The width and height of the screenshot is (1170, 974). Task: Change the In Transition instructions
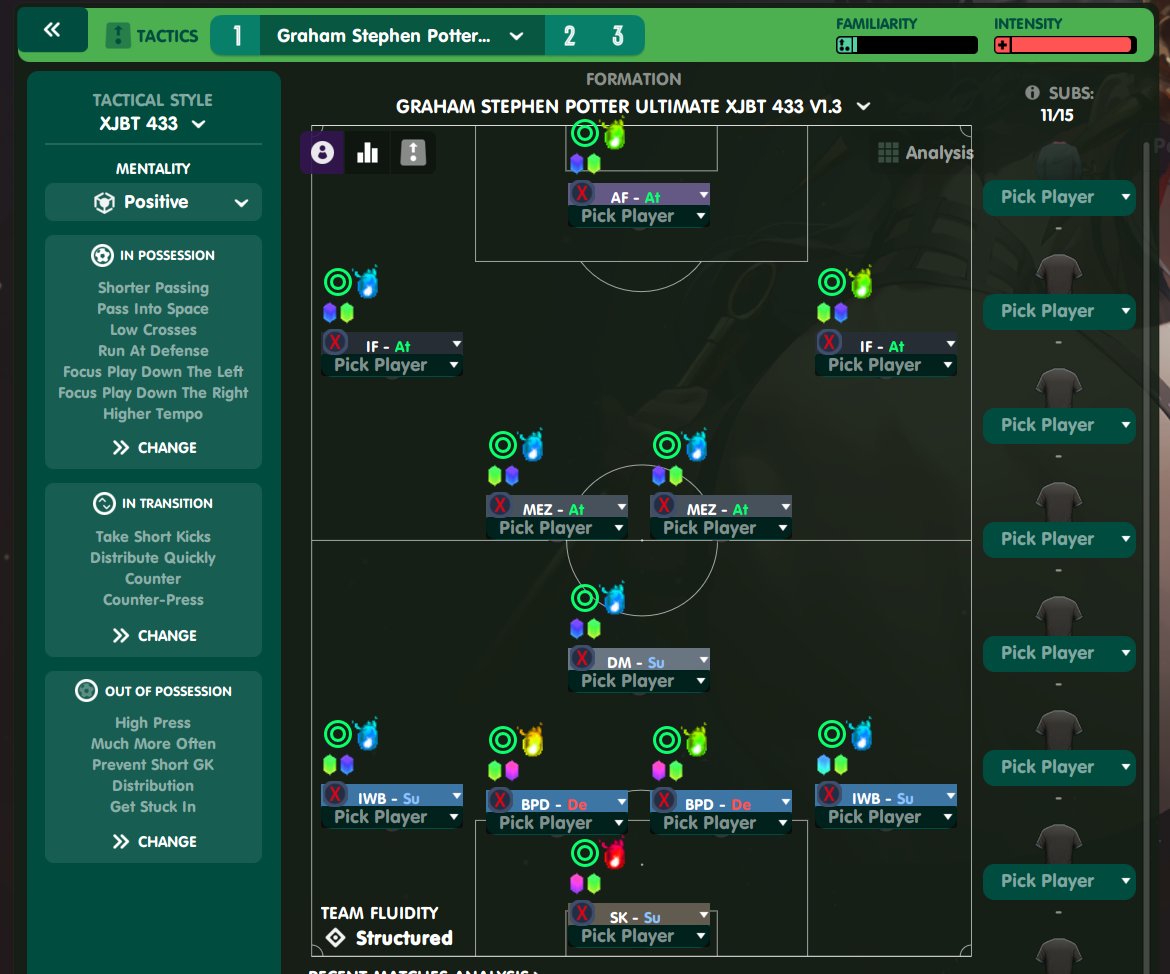pos(153,635)
